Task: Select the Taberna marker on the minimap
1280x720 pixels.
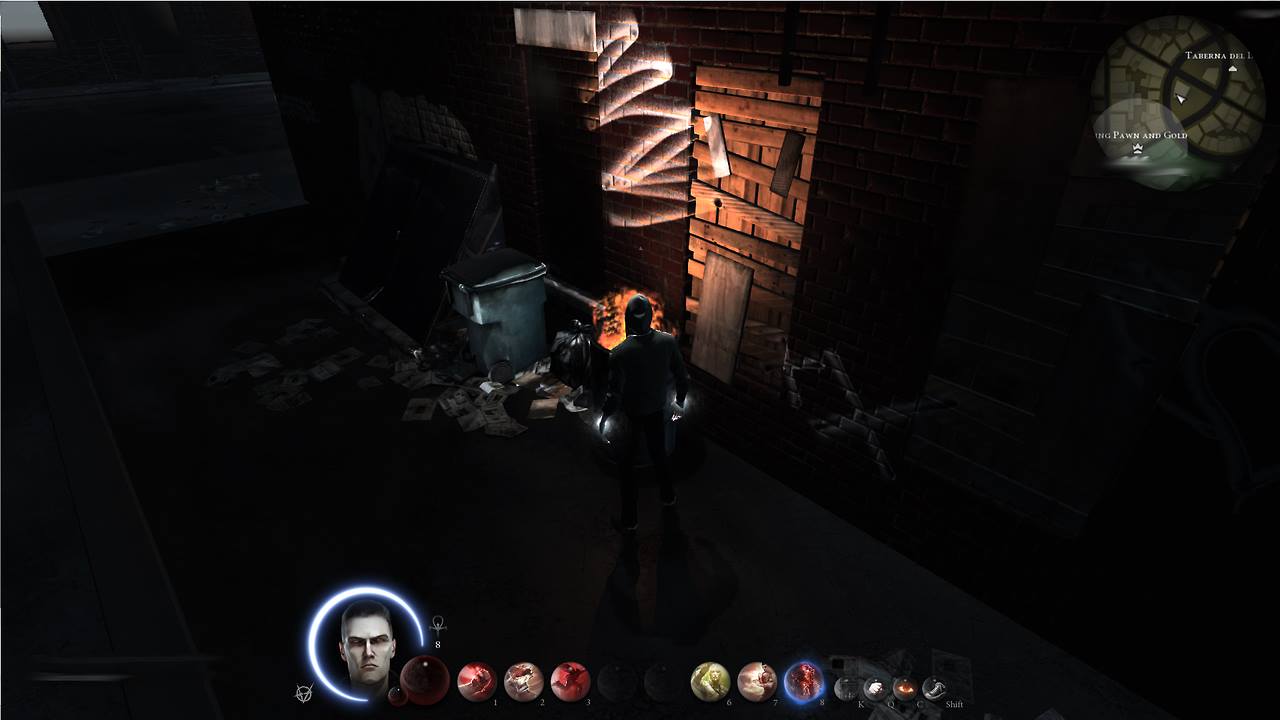Action: pyautogui.click(x=1232, y=69)
